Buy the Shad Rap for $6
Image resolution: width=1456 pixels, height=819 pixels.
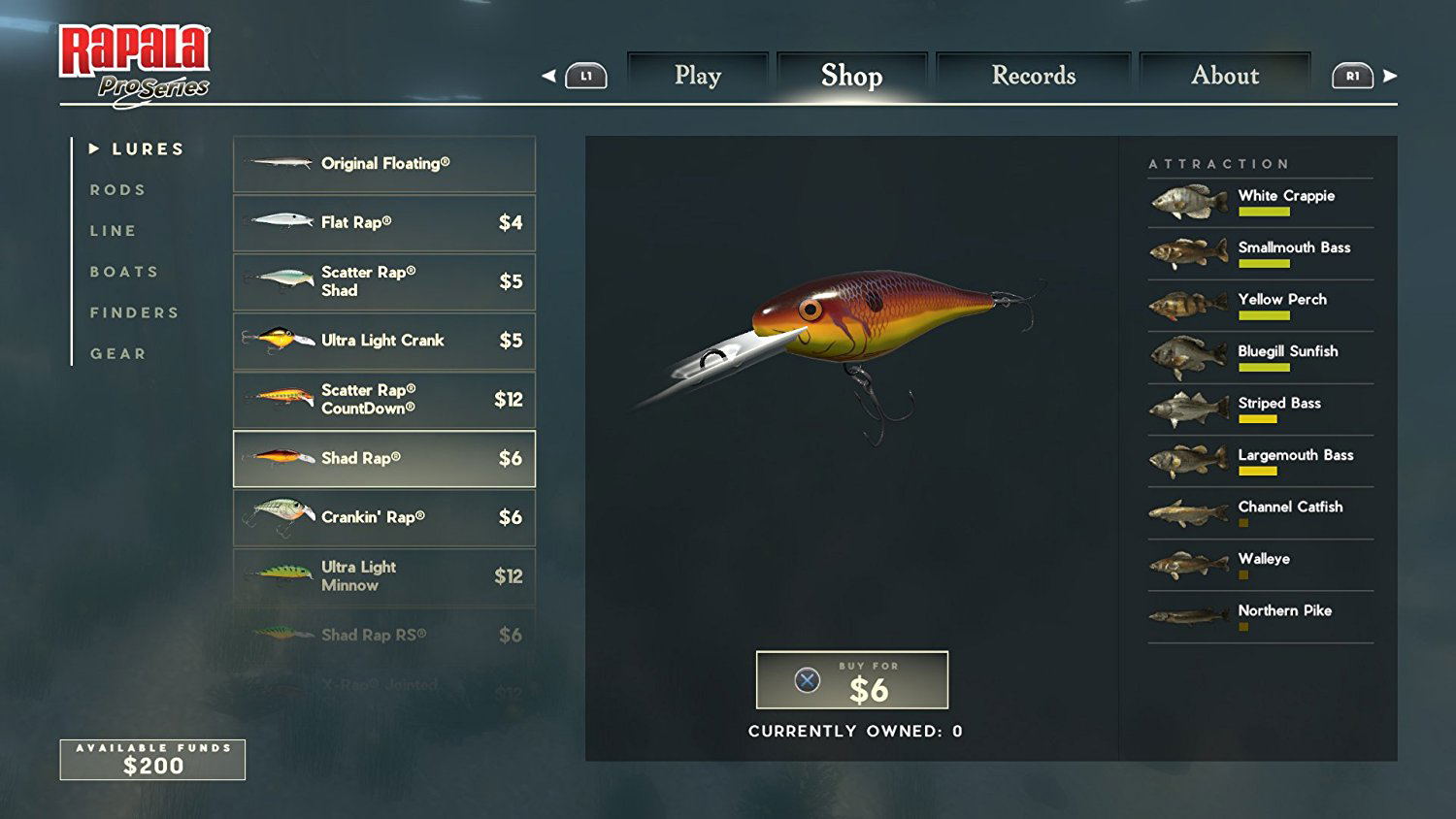(851, 680)
